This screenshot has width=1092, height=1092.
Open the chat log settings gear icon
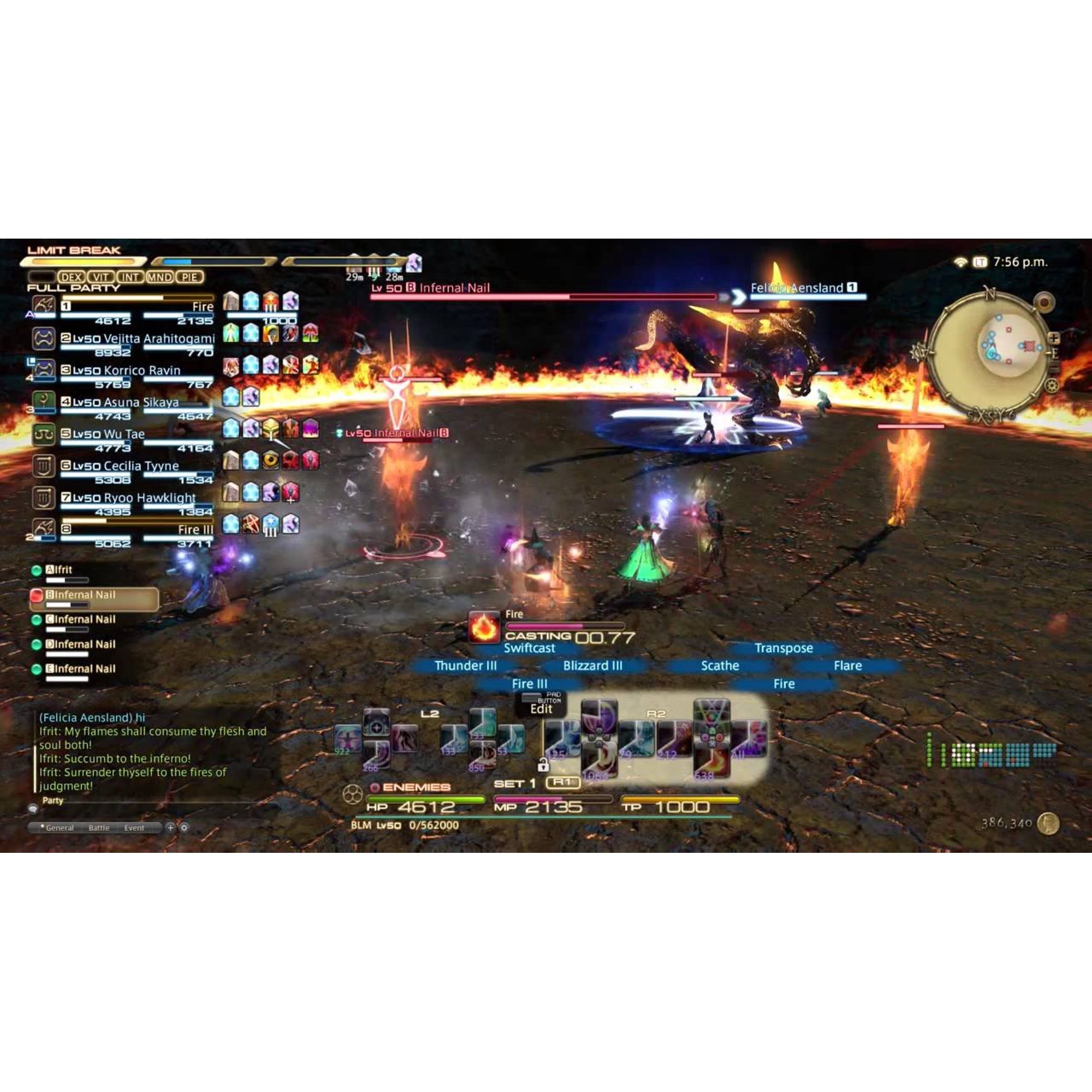click(x=186, y=827)
